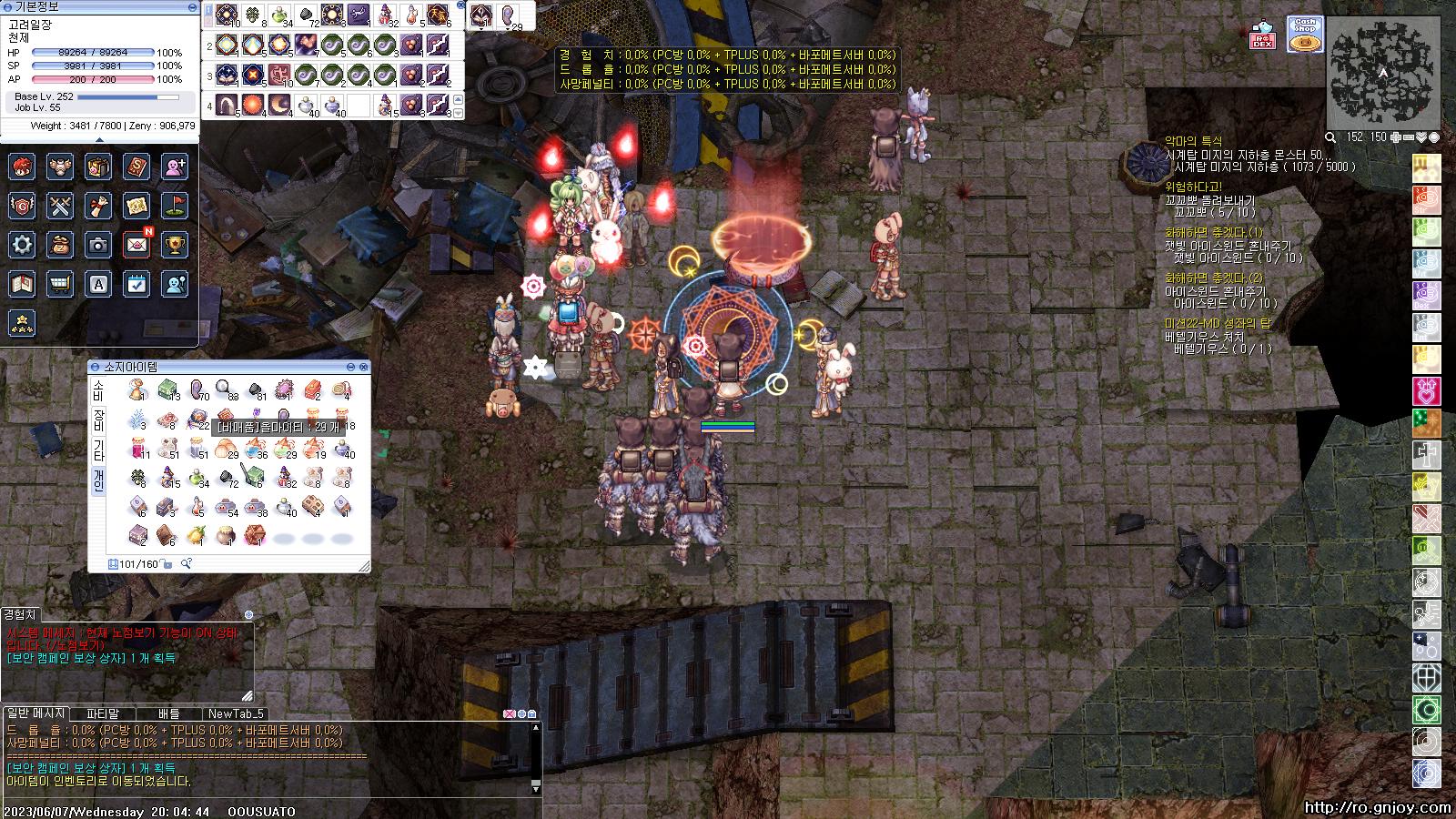Open the shopping cart menu icon

click(x=60, y=284)
